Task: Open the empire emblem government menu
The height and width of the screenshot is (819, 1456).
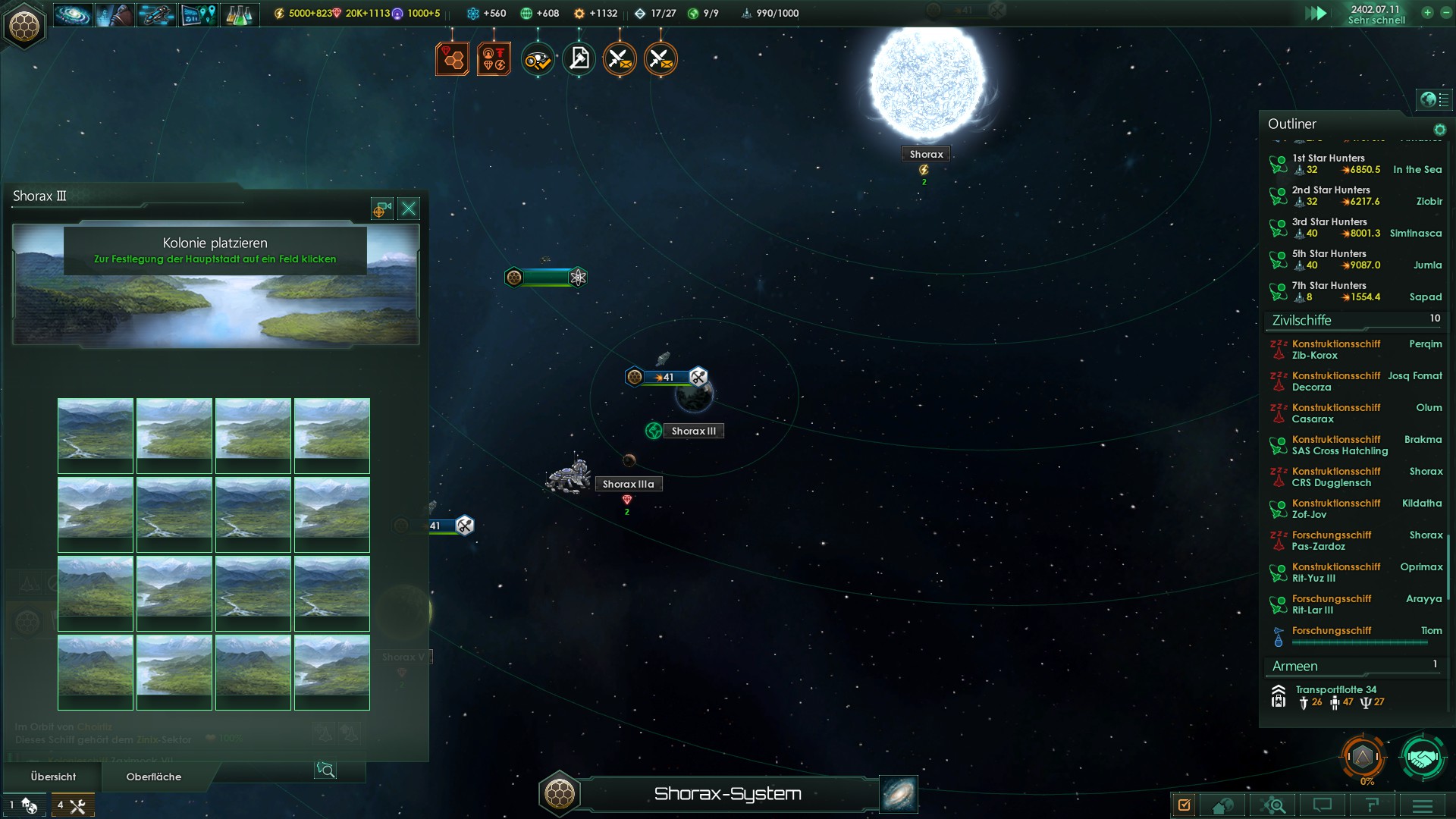Action: click(24, 26)
